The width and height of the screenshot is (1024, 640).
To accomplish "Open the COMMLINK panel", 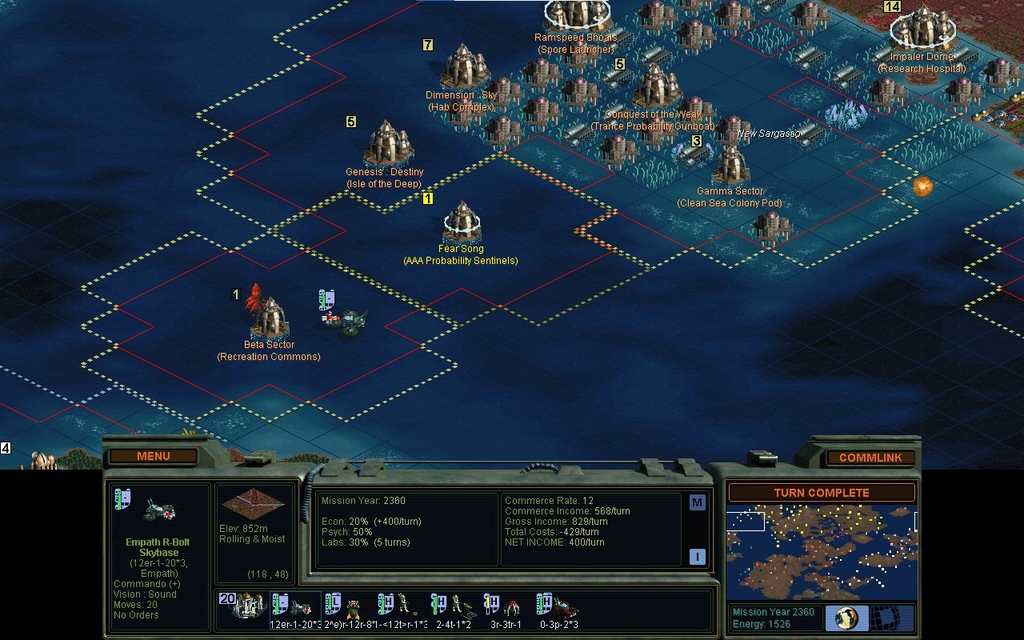I will tap(869, 457).
